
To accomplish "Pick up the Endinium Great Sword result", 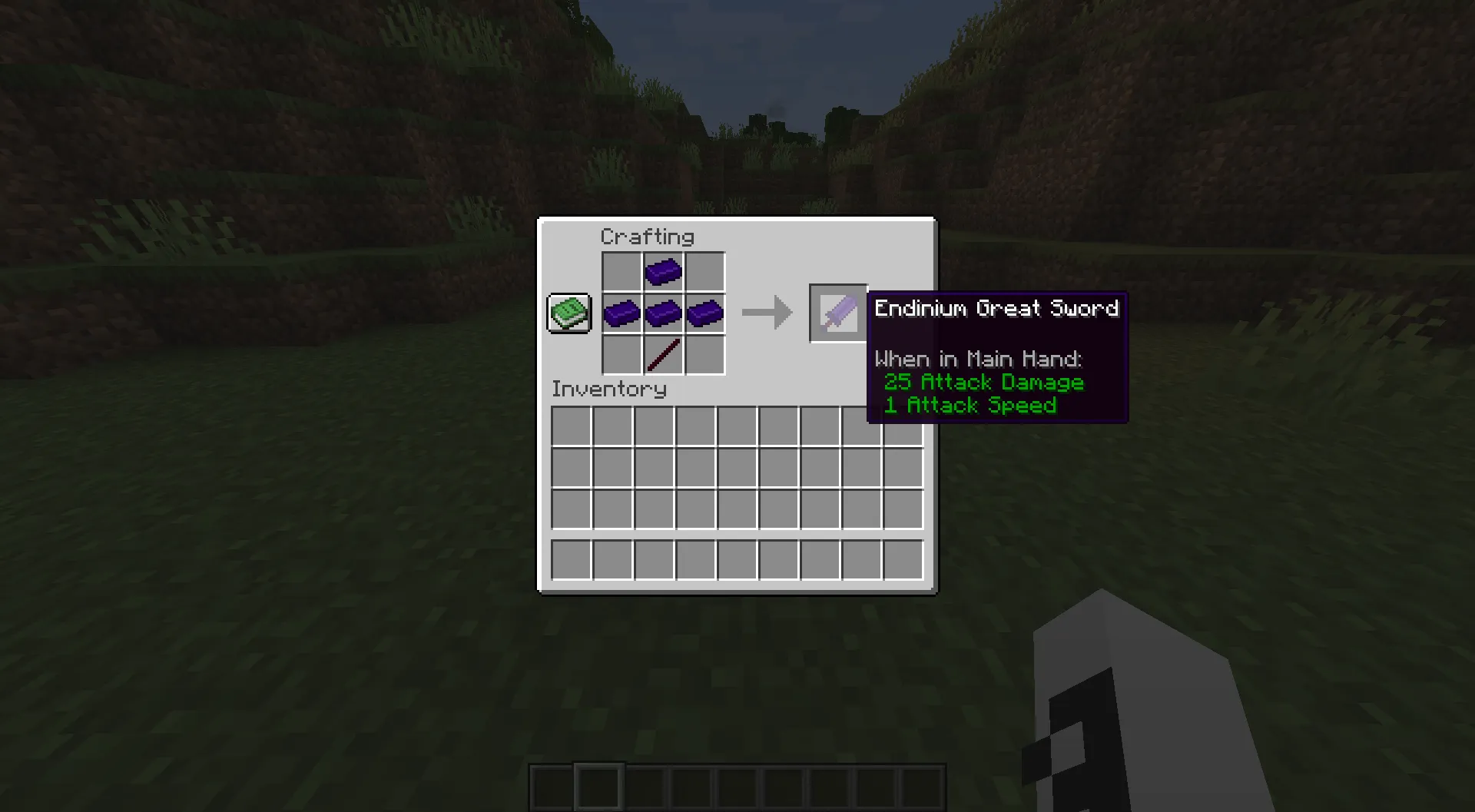I will 837,312.
